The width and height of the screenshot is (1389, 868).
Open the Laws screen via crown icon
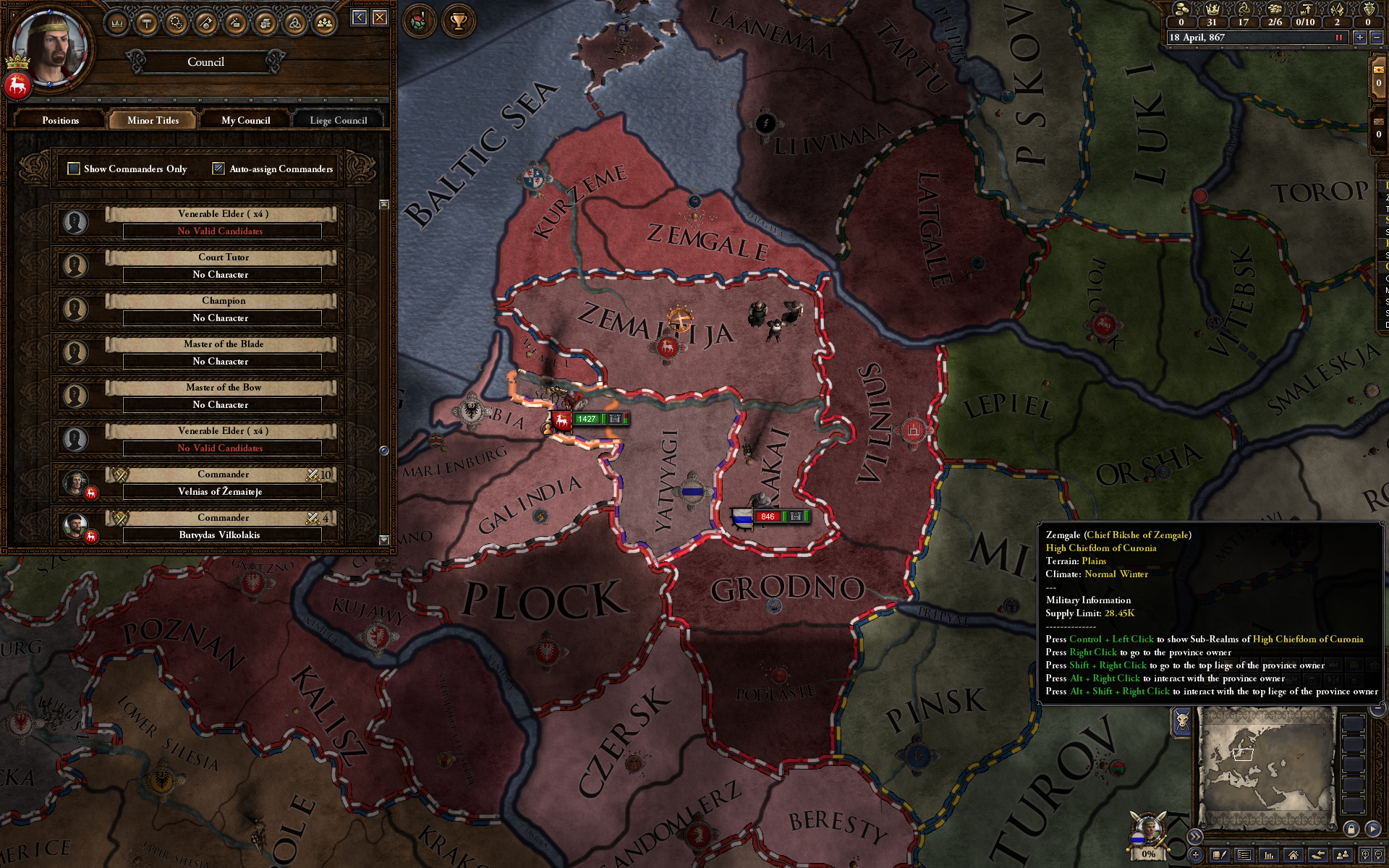pos(116,23)
